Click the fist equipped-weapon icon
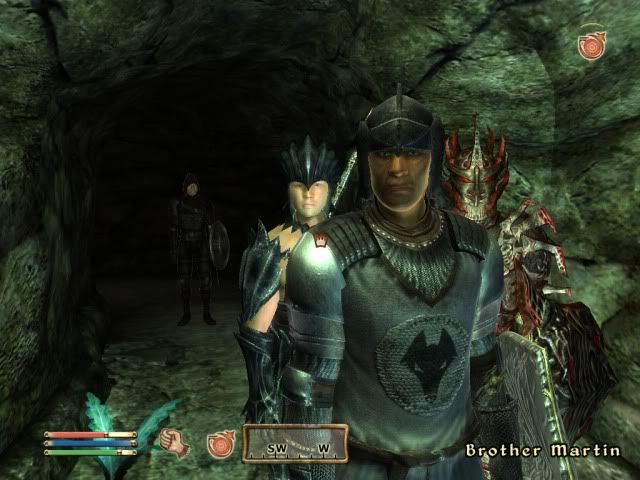Viewport: 640px width, 480px height. click(175, 441)
